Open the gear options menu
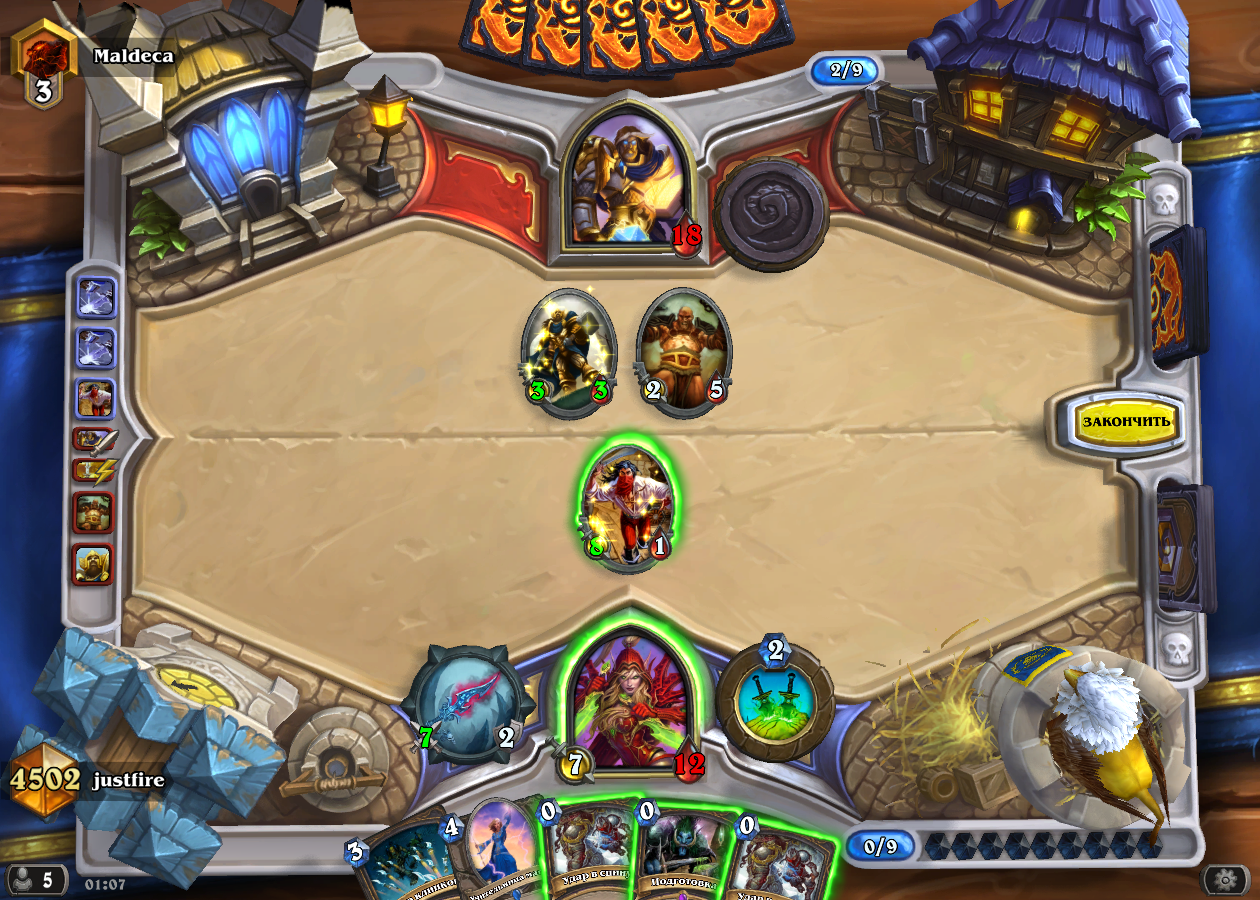1260x900 pixels. 1224,879
